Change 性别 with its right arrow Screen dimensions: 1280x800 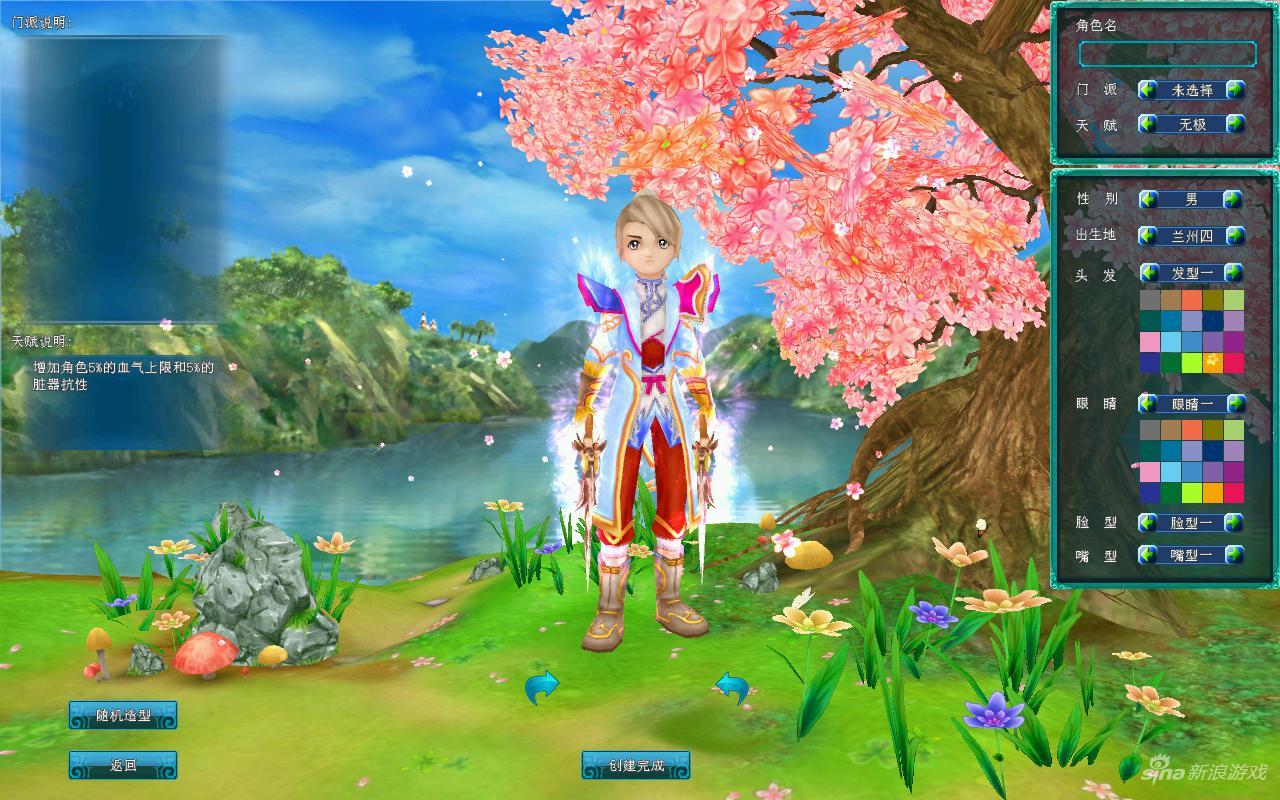[x=1233, y=199]
